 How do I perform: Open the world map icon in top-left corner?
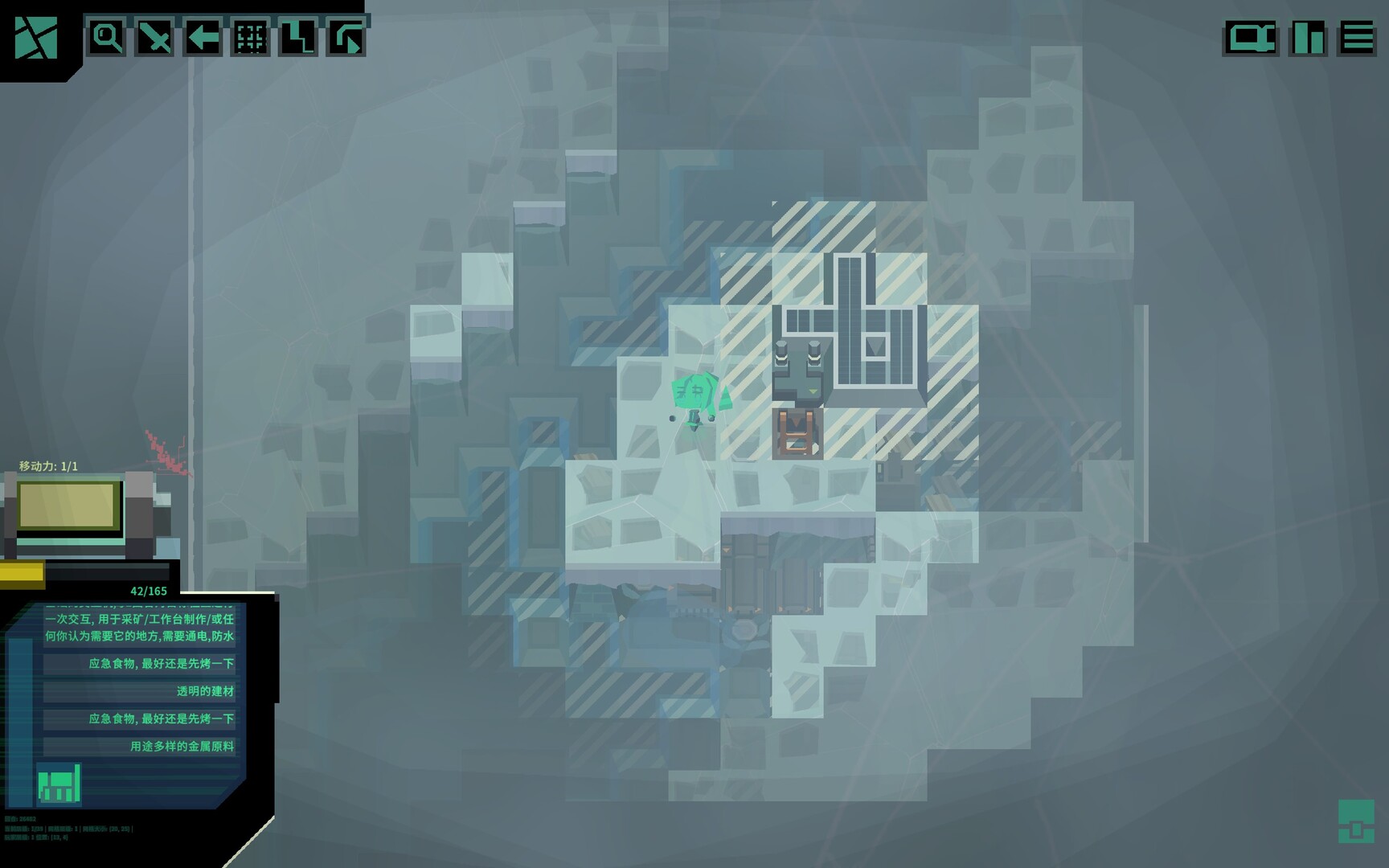click(x=36, y=36)
